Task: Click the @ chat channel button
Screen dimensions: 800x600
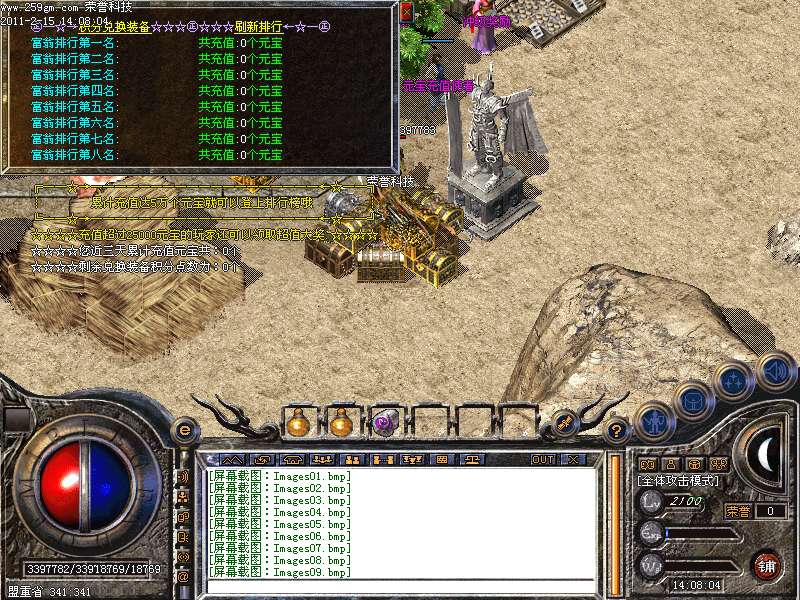Action: (x=183, y=577)
